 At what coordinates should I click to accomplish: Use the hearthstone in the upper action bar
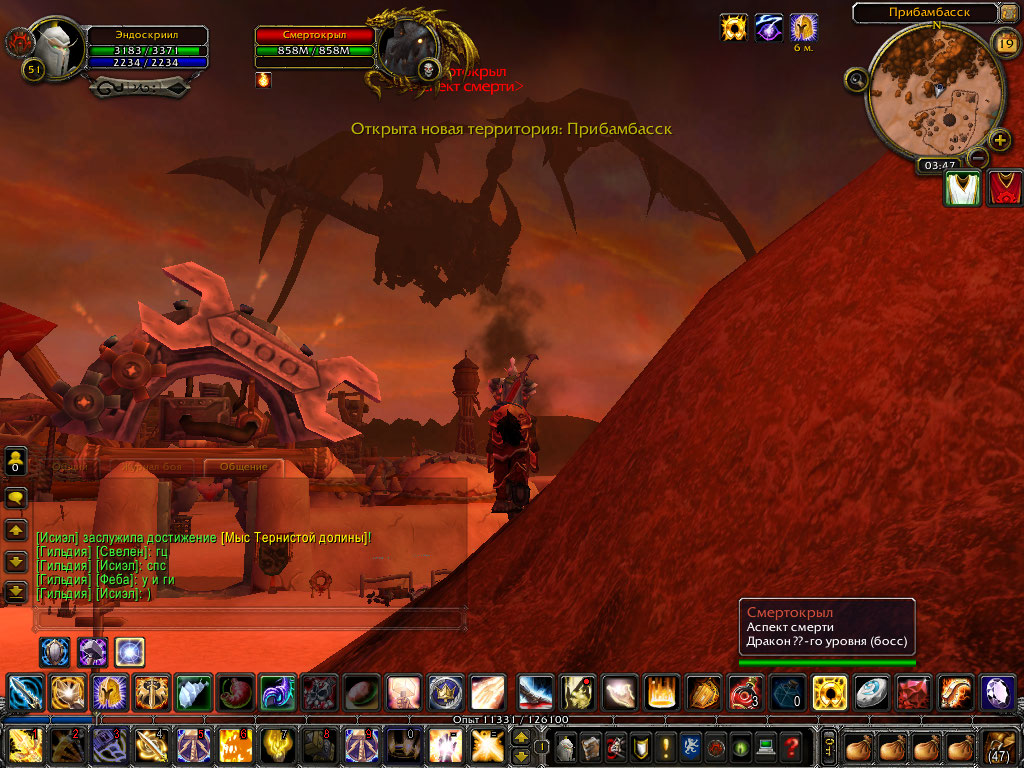872,692
